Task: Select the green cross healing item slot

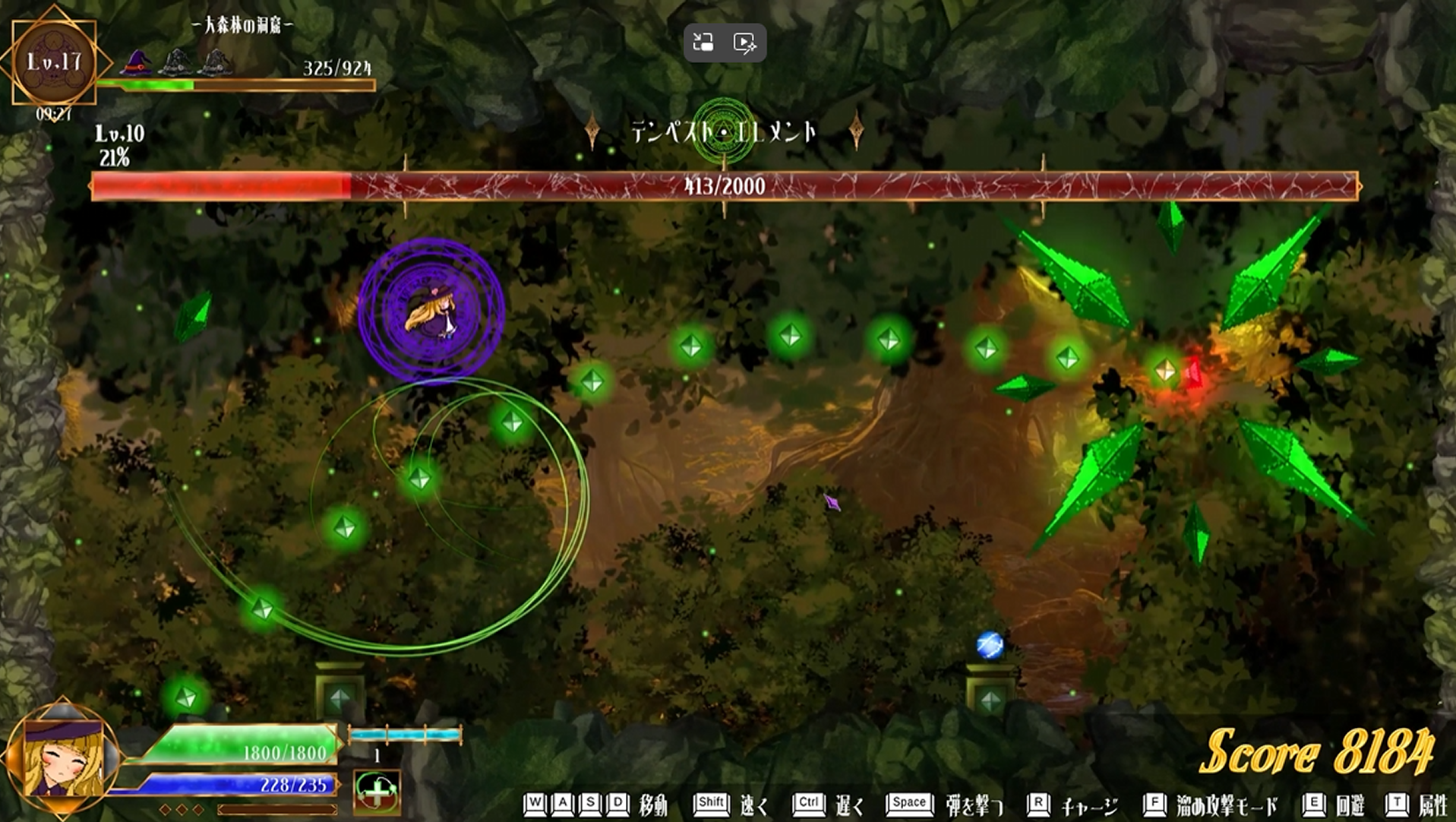Action: point(377,792)
